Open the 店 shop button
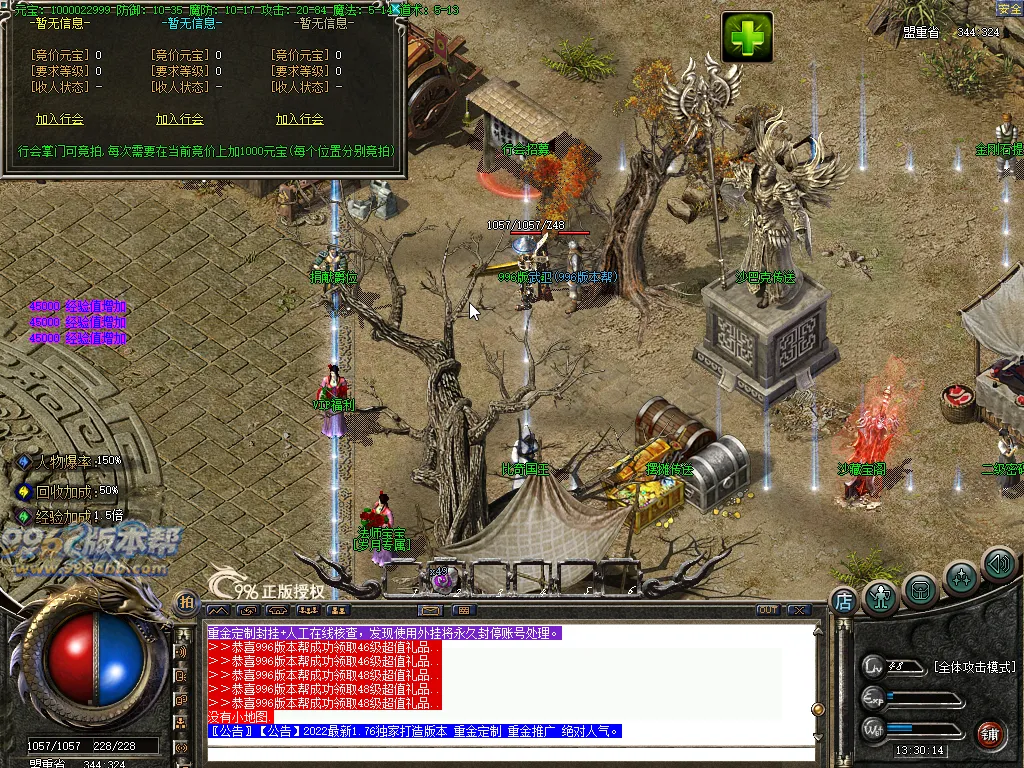The height and width of the screenshot is (768, 1024). click(843, 601)
